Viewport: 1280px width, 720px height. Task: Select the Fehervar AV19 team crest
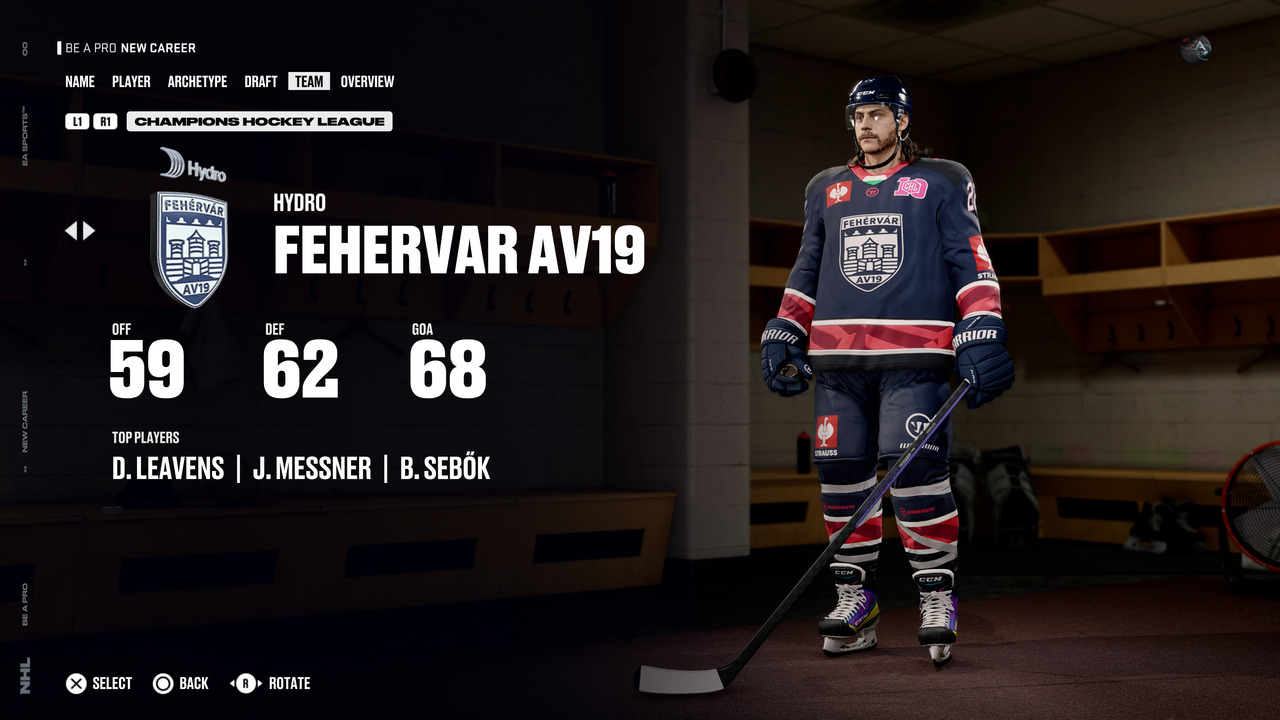(x=189, y=248)
